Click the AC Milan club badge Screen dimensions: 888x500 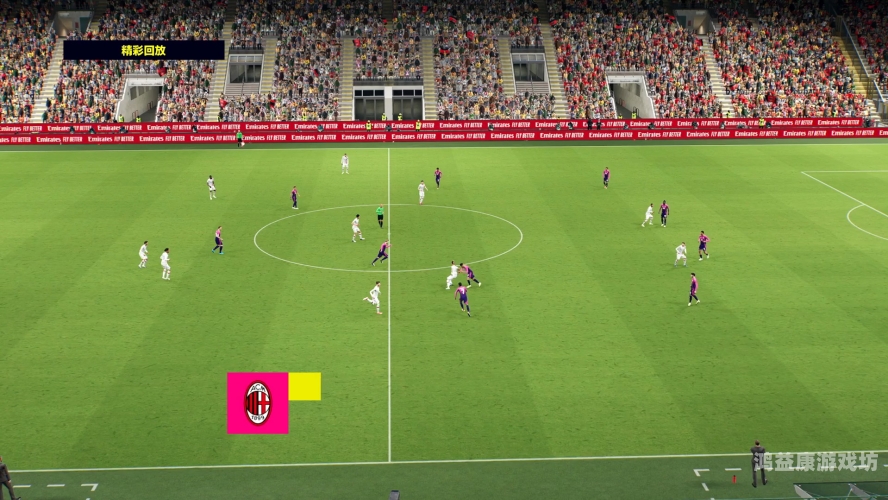point(257,403)
